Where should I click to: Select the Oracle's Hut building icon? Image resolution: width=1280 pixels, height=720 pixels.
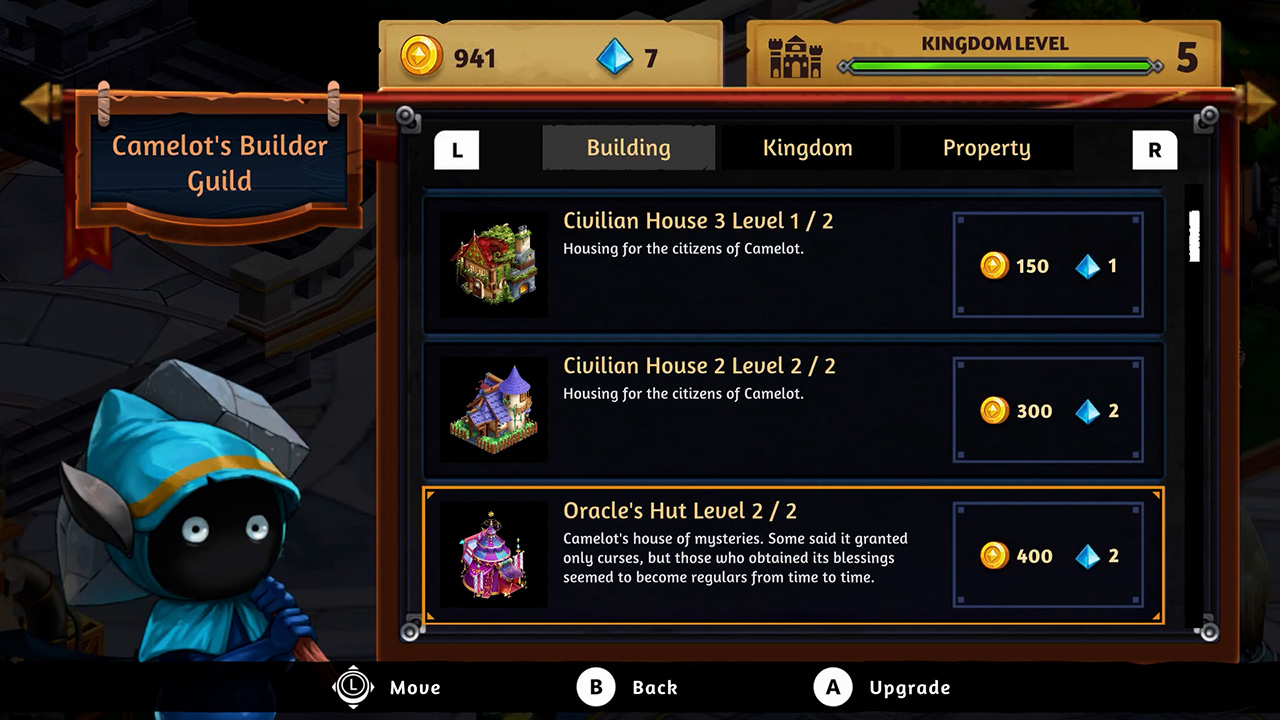click(492, 553)
